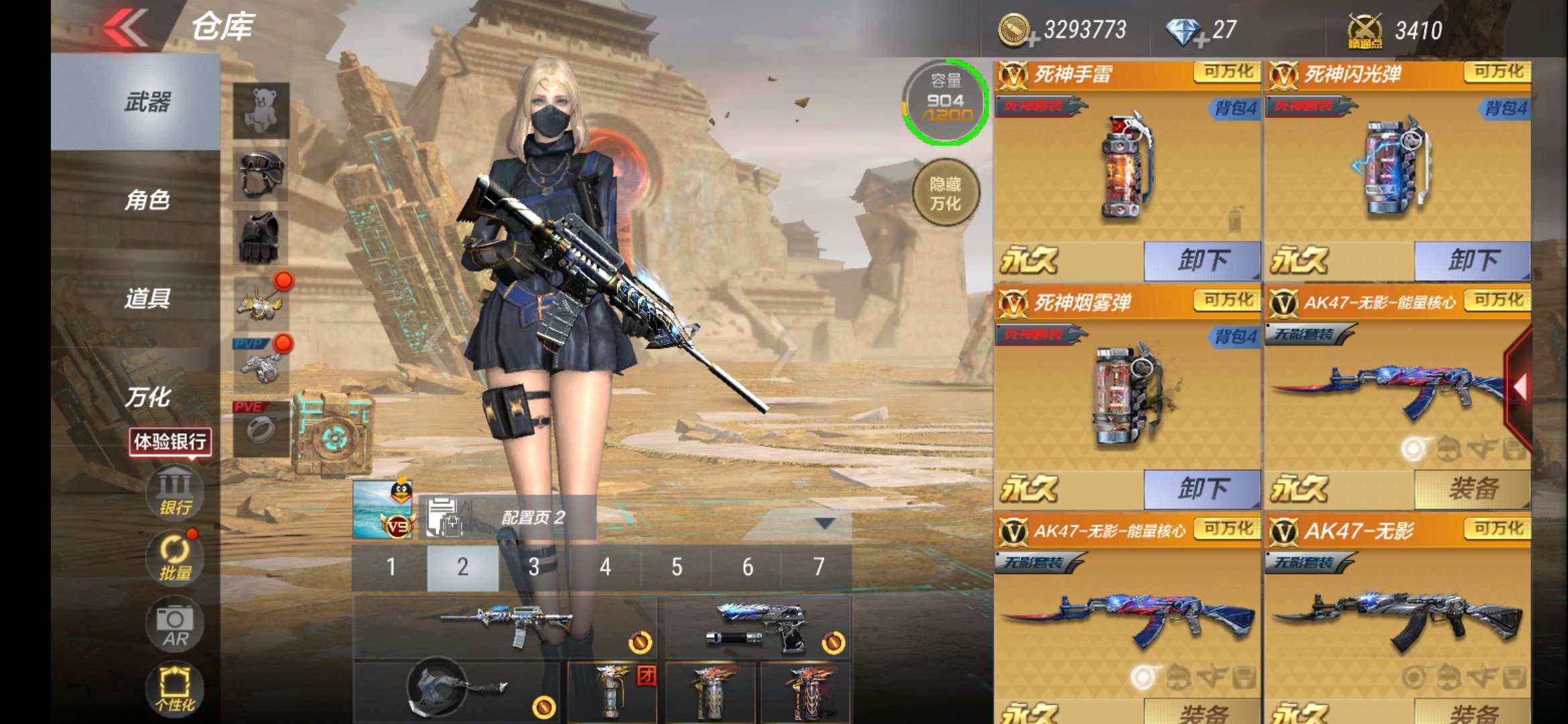
Task: Open the 银行 bank
Action: click(175, 494)
